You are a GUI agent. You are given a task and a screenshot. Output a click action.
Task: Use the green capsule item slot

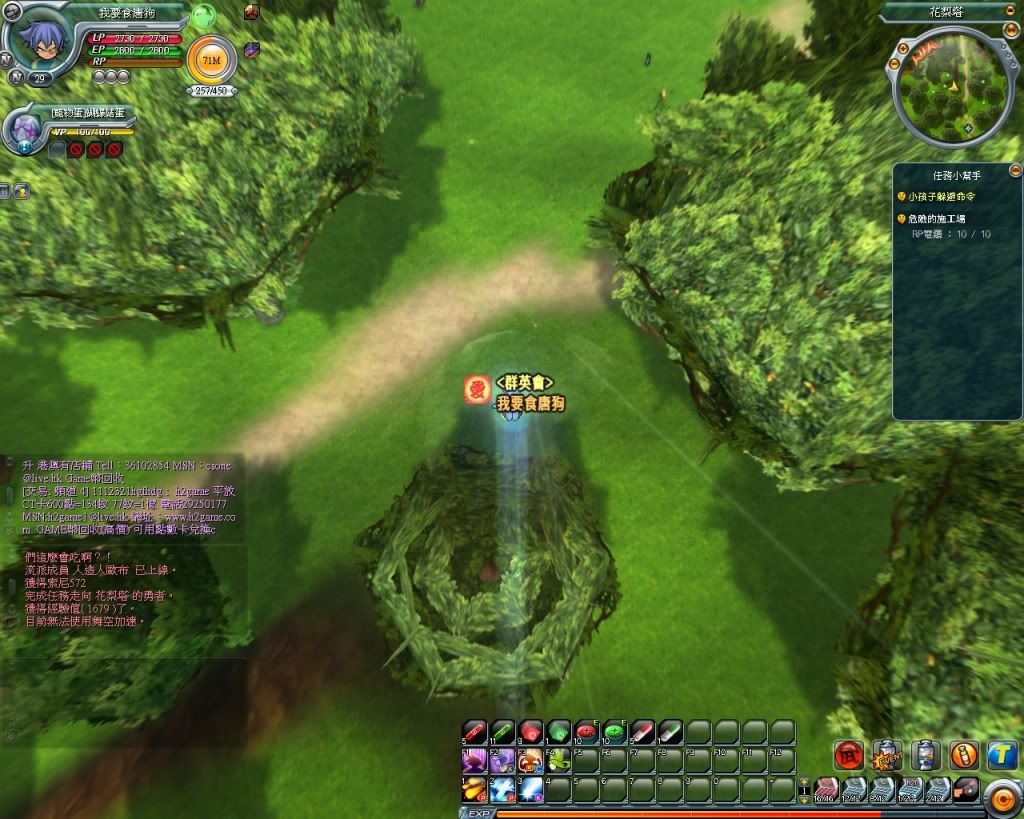pyautogui.click(x=502, y=733)
